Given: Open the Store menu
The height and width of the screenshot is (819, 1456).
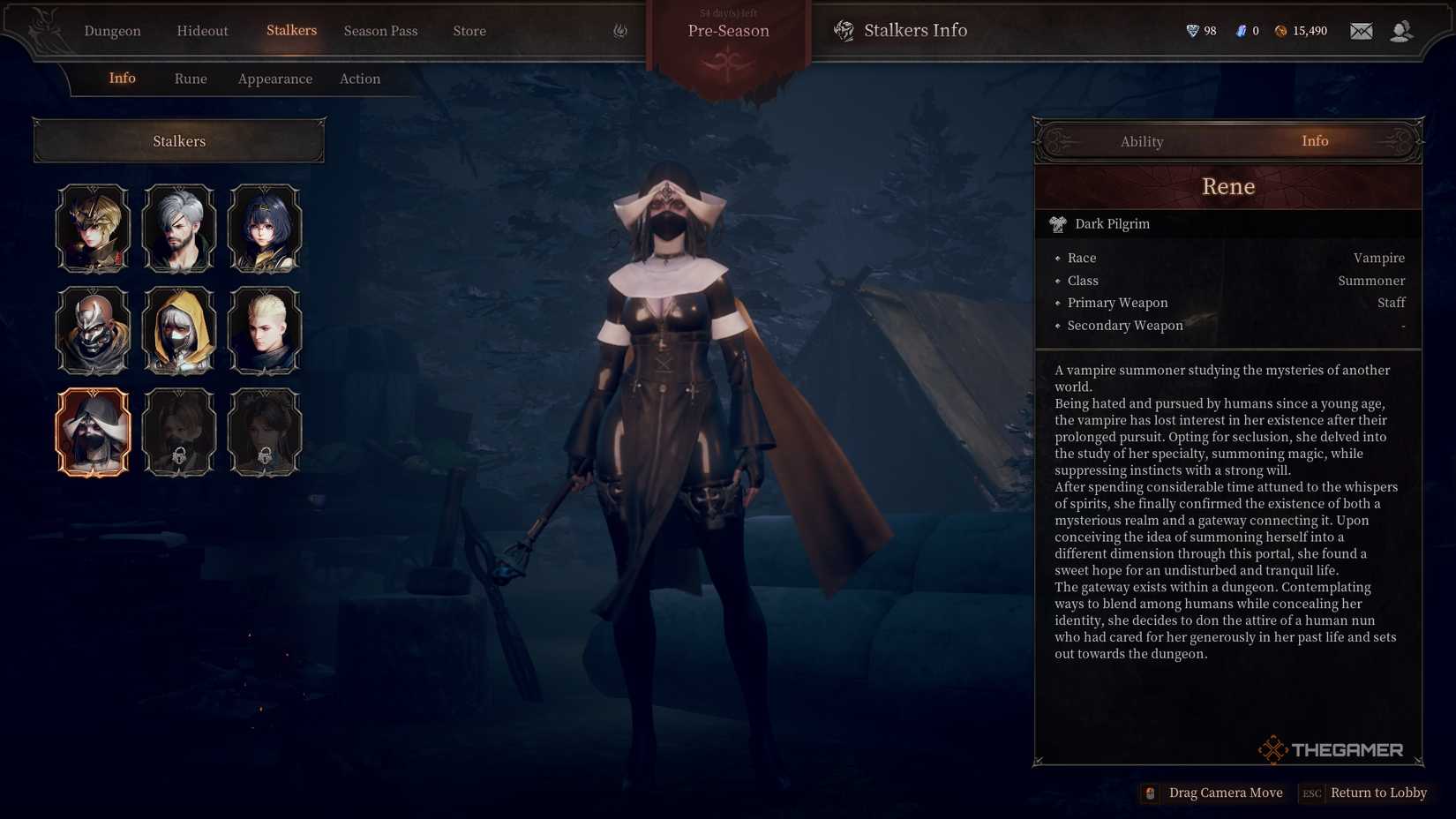Looking at the screenshot, I should click(x=469, y=31).
